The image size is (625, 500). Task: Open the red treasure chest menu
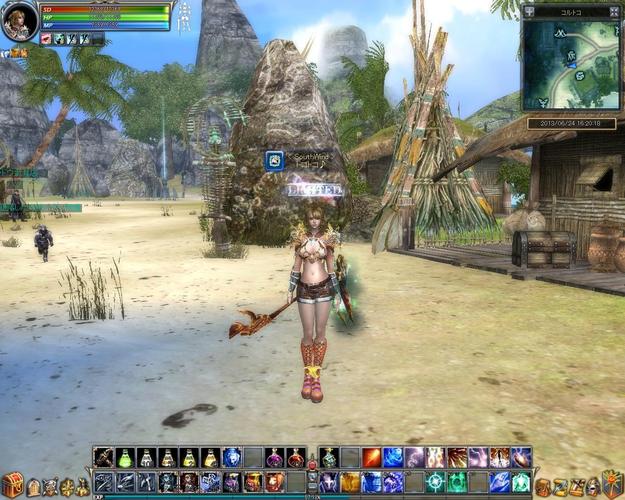point(12,485)
